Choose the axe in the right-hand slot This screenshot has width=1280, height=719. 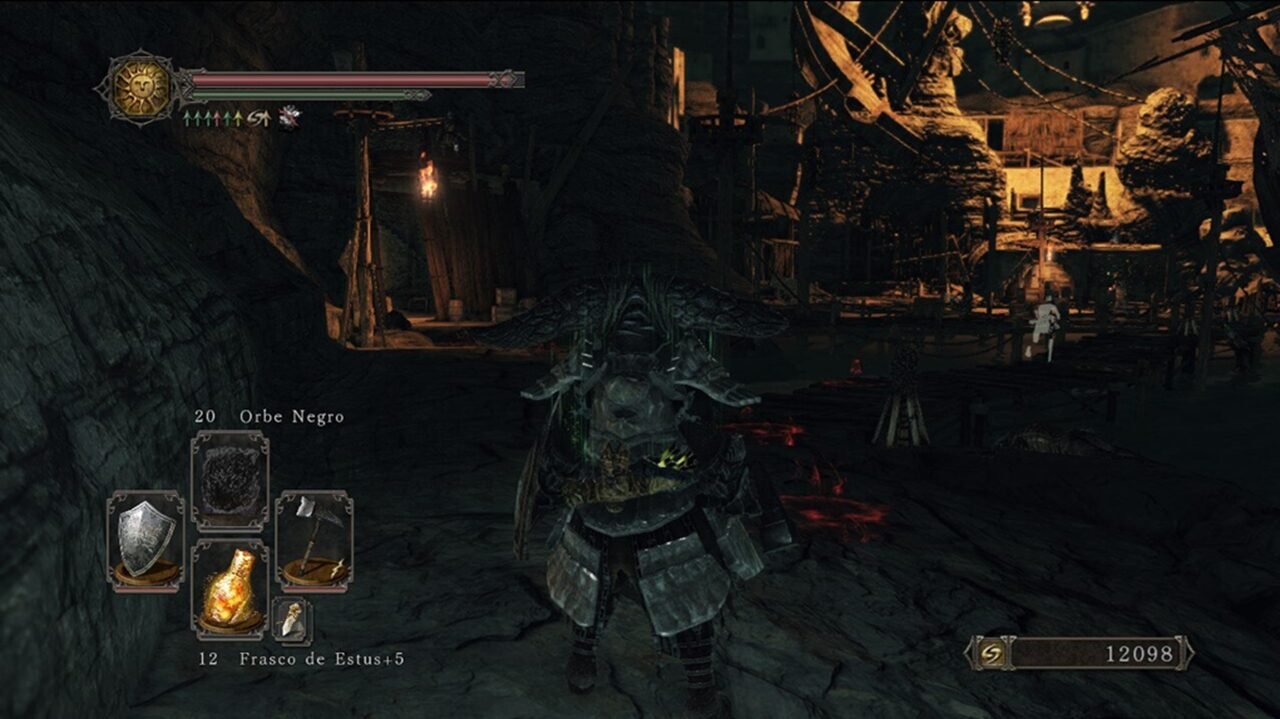point(313,540)
